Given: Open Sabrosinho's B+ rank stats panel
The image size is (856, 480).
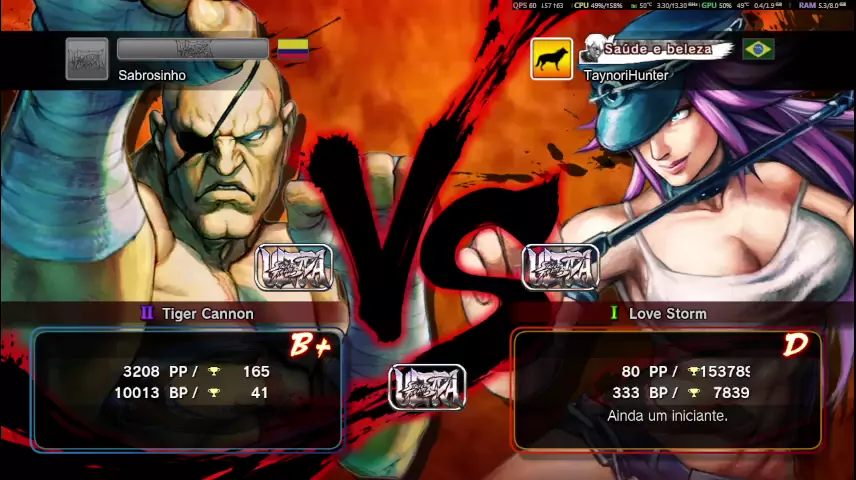Looking at the screenshot, I should (x=187, y=389).
